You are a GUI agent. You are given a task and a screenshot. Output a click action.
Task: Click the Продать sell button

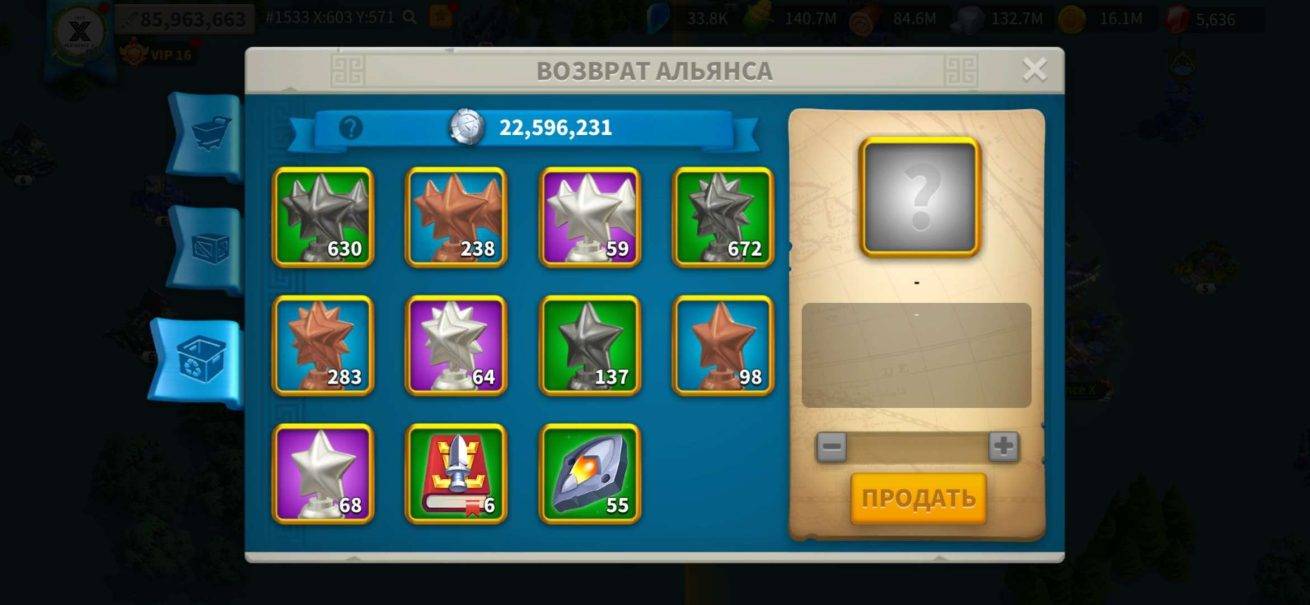(918, 498)
